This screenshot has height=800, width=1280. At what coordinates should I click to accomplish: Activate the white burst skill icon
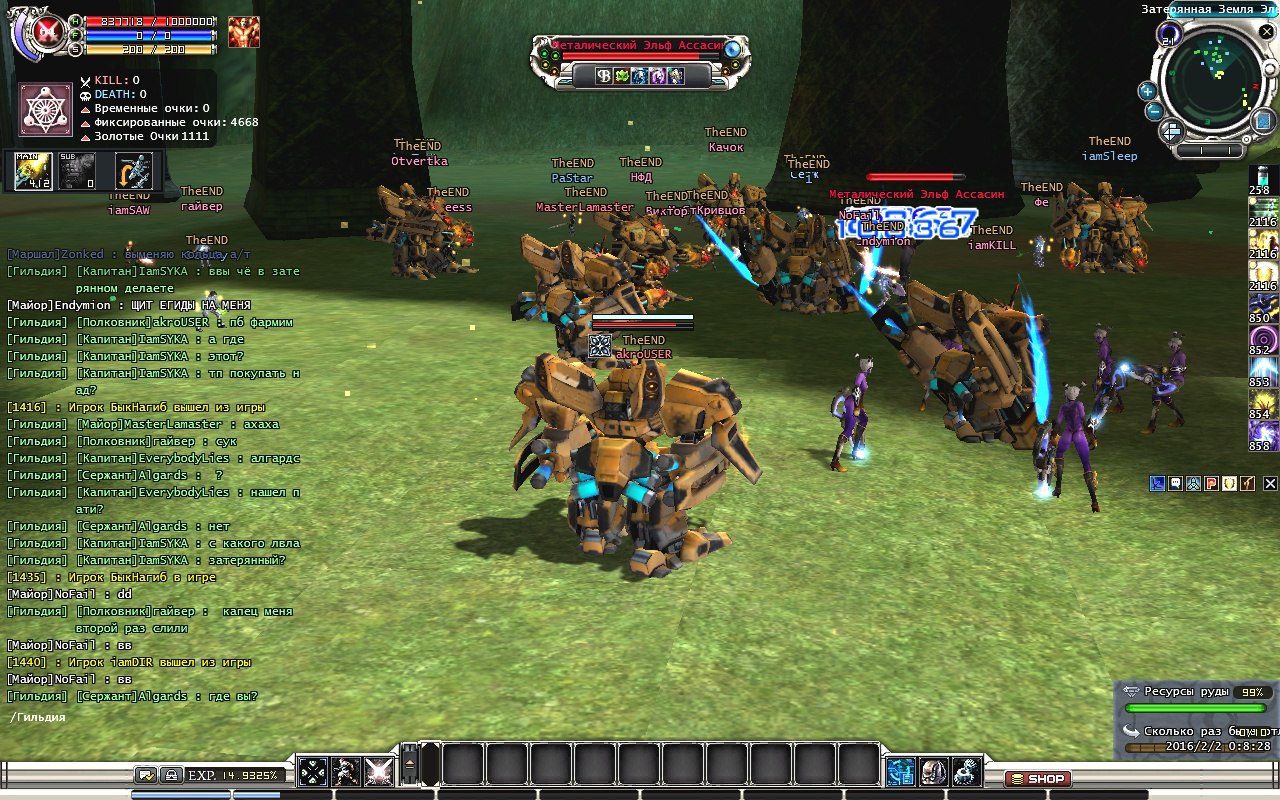tap(378, 771)
